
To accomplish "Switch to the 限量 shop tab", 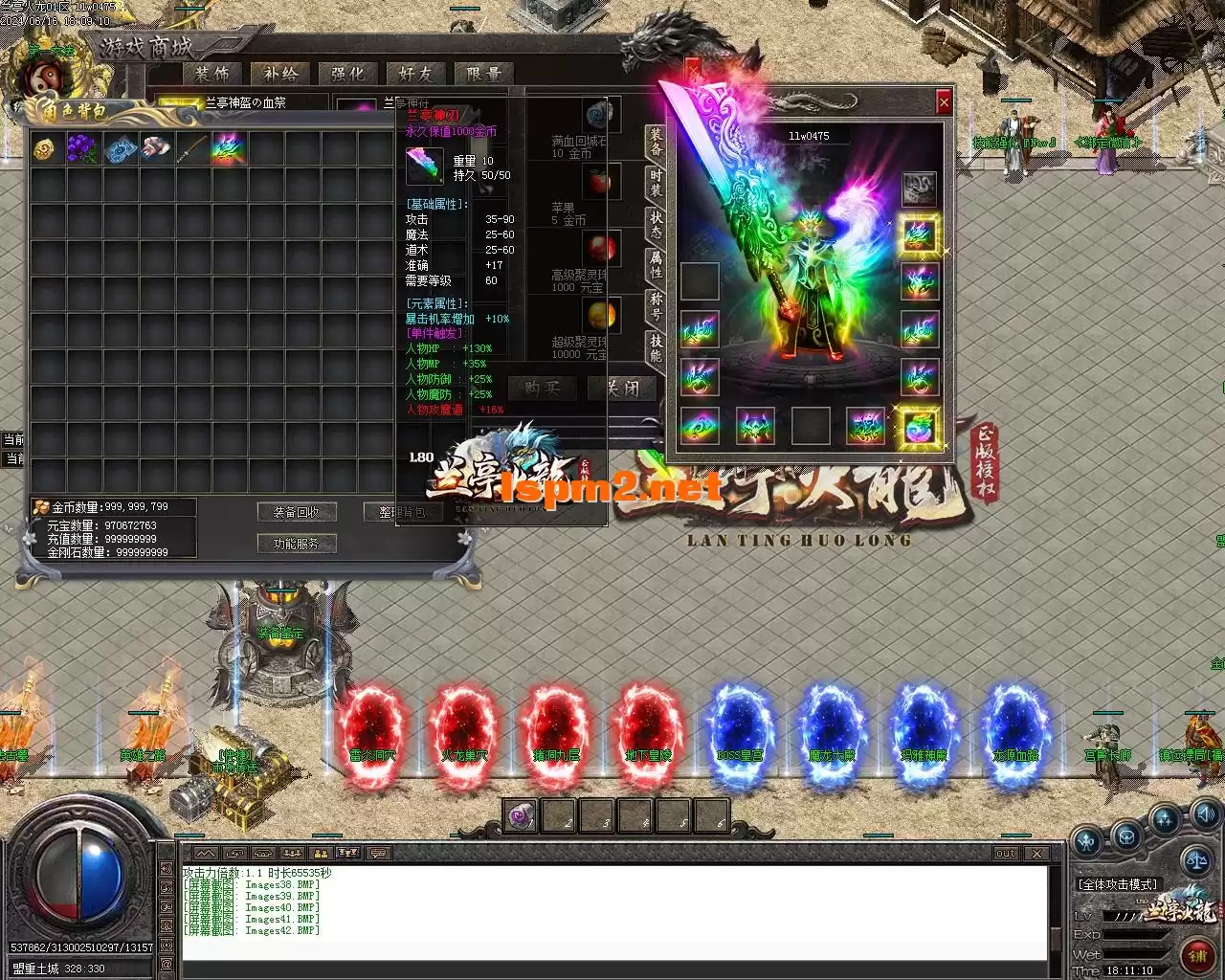I will 483,74.
